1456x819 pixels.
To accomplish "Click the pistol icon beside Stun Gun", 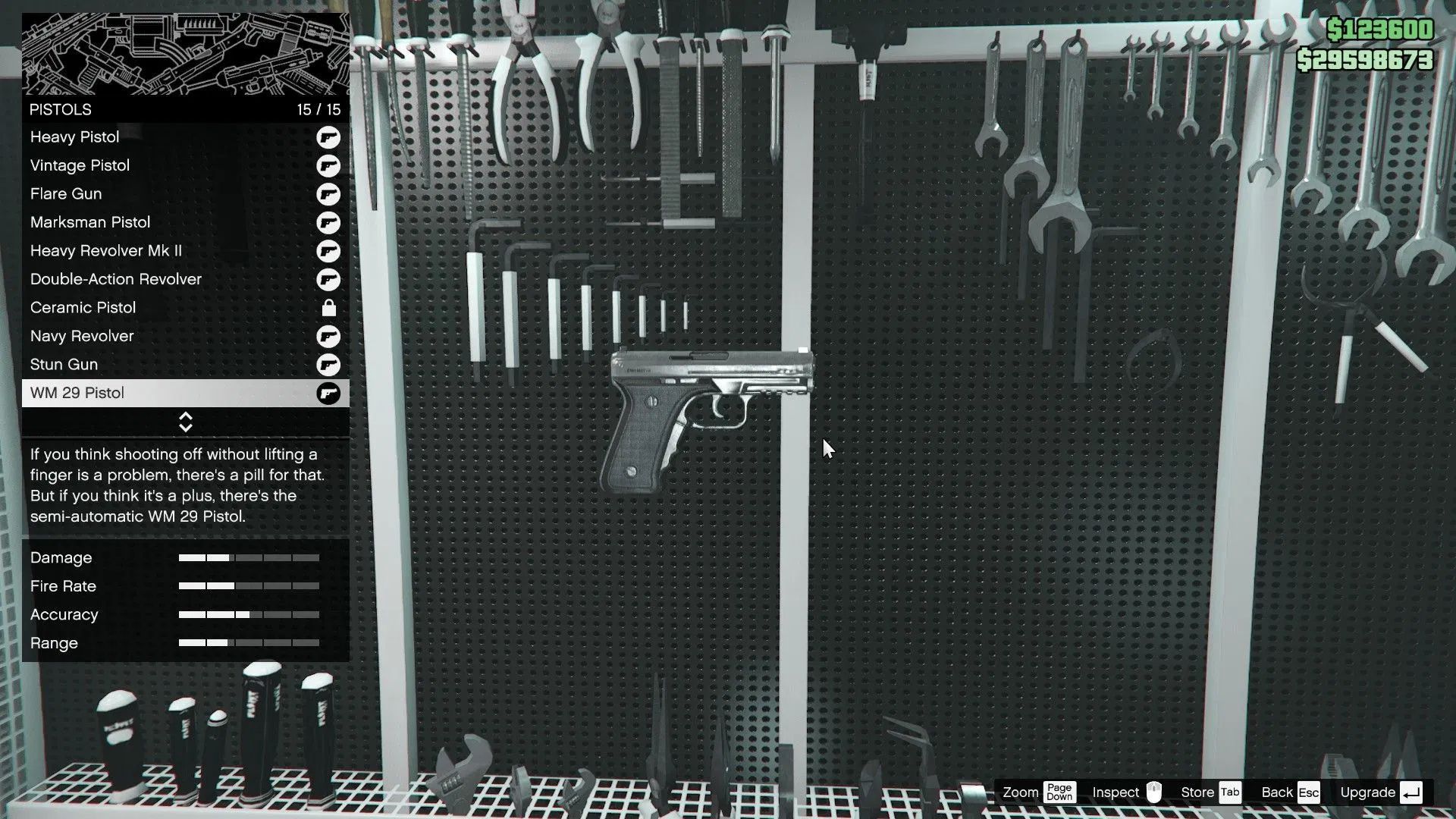I will click(328, 365).
